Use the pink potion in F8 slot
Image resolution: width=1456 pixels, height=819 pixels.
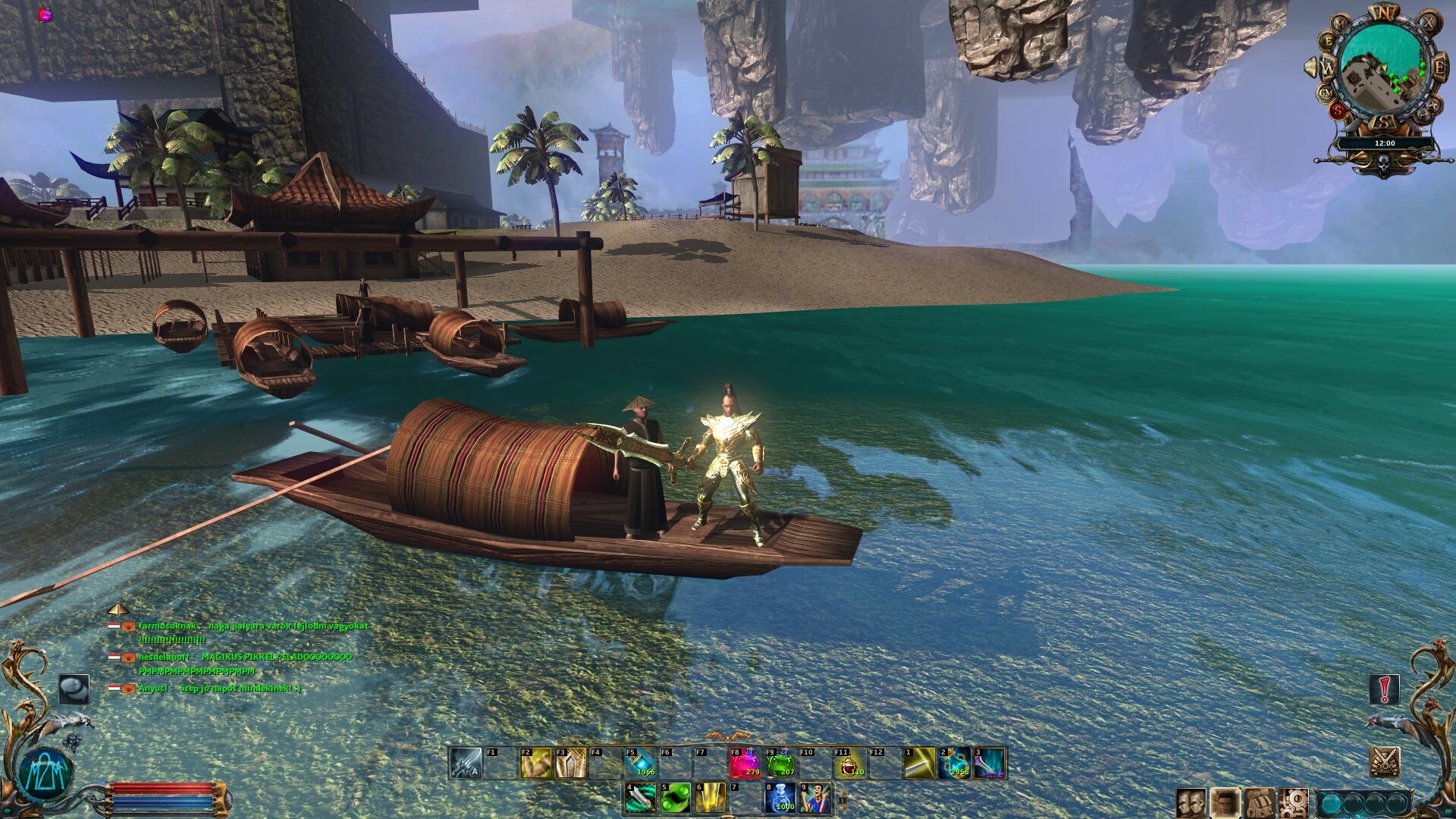pyautogui.click(x=744, y=763)
